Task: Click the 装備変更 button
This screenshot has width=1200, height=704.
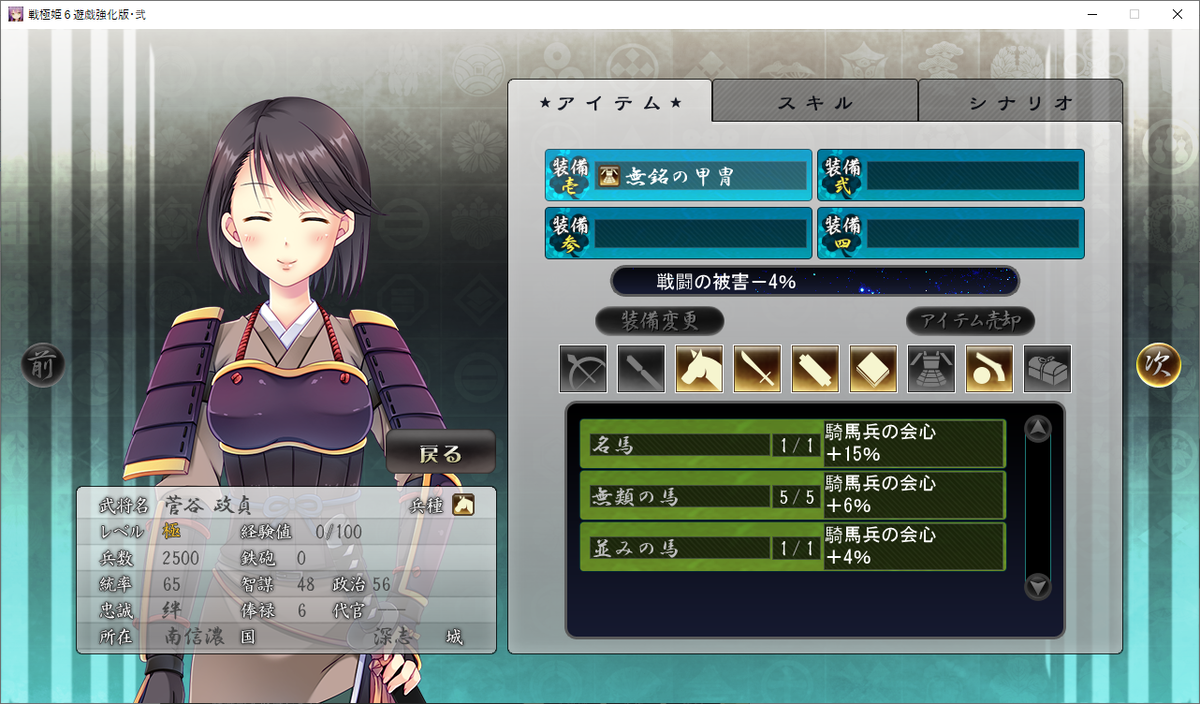Action: pos(659,321)
